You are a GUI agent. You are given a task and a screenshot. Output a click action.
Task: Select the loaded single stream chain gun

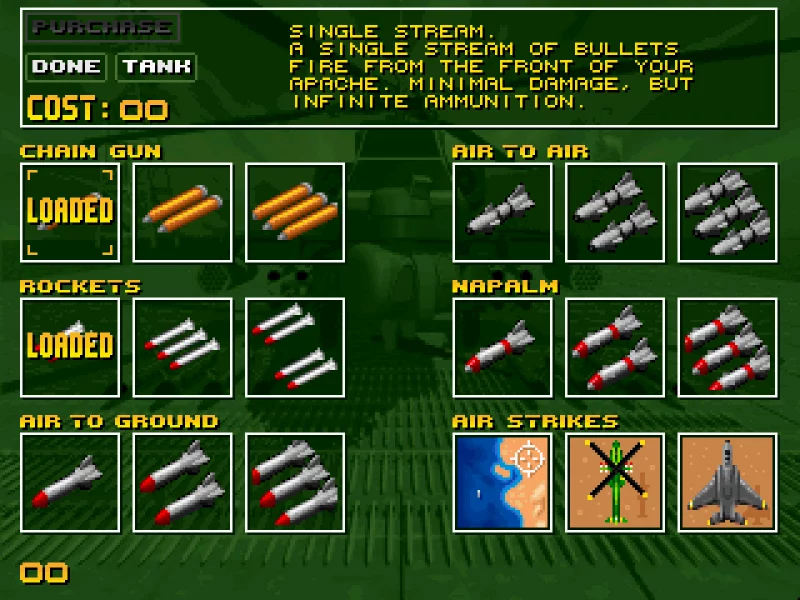click(x=70, y=212)
